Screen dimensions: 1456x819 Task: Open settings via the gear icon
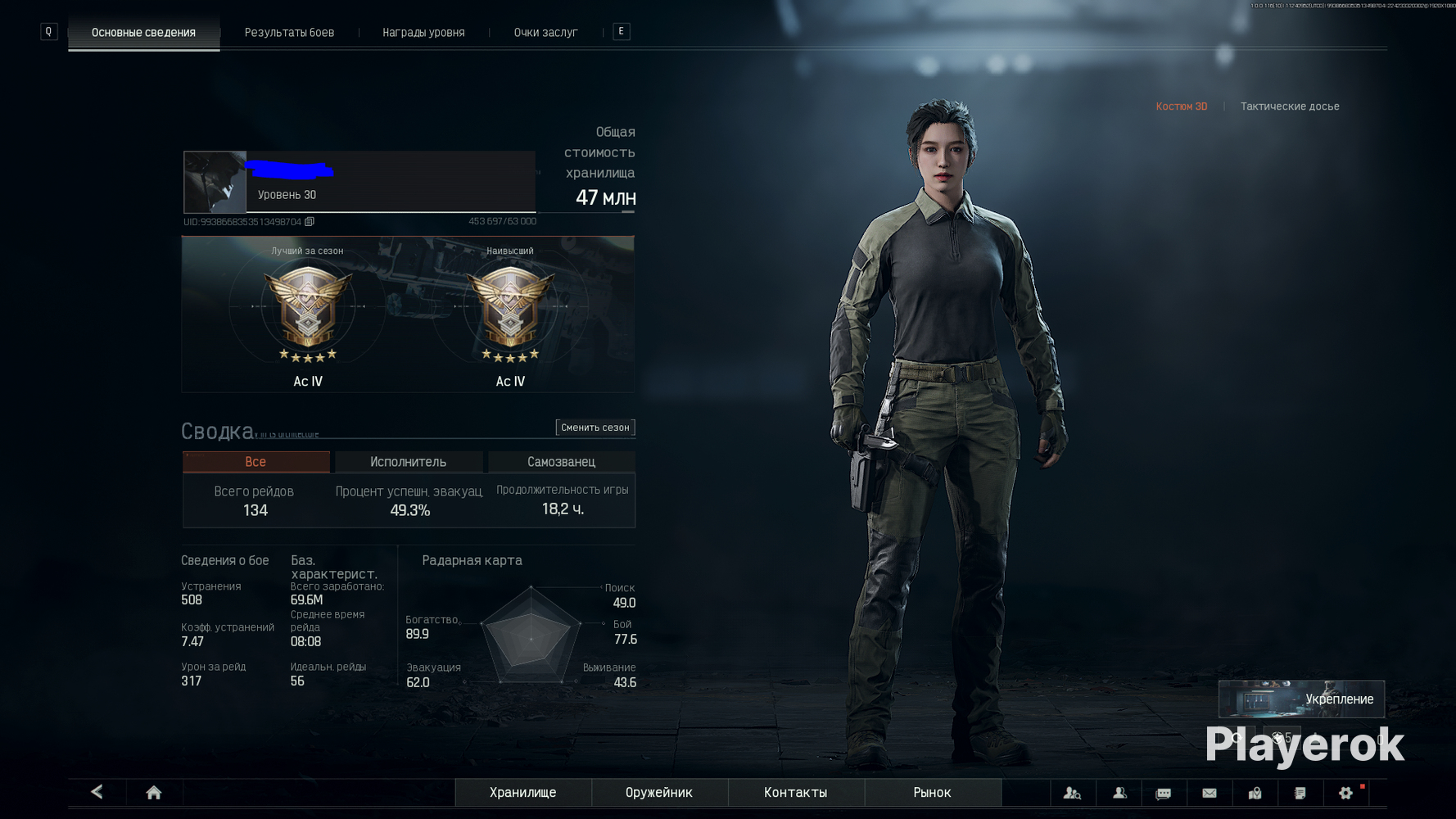click(x=1345, y=793)
